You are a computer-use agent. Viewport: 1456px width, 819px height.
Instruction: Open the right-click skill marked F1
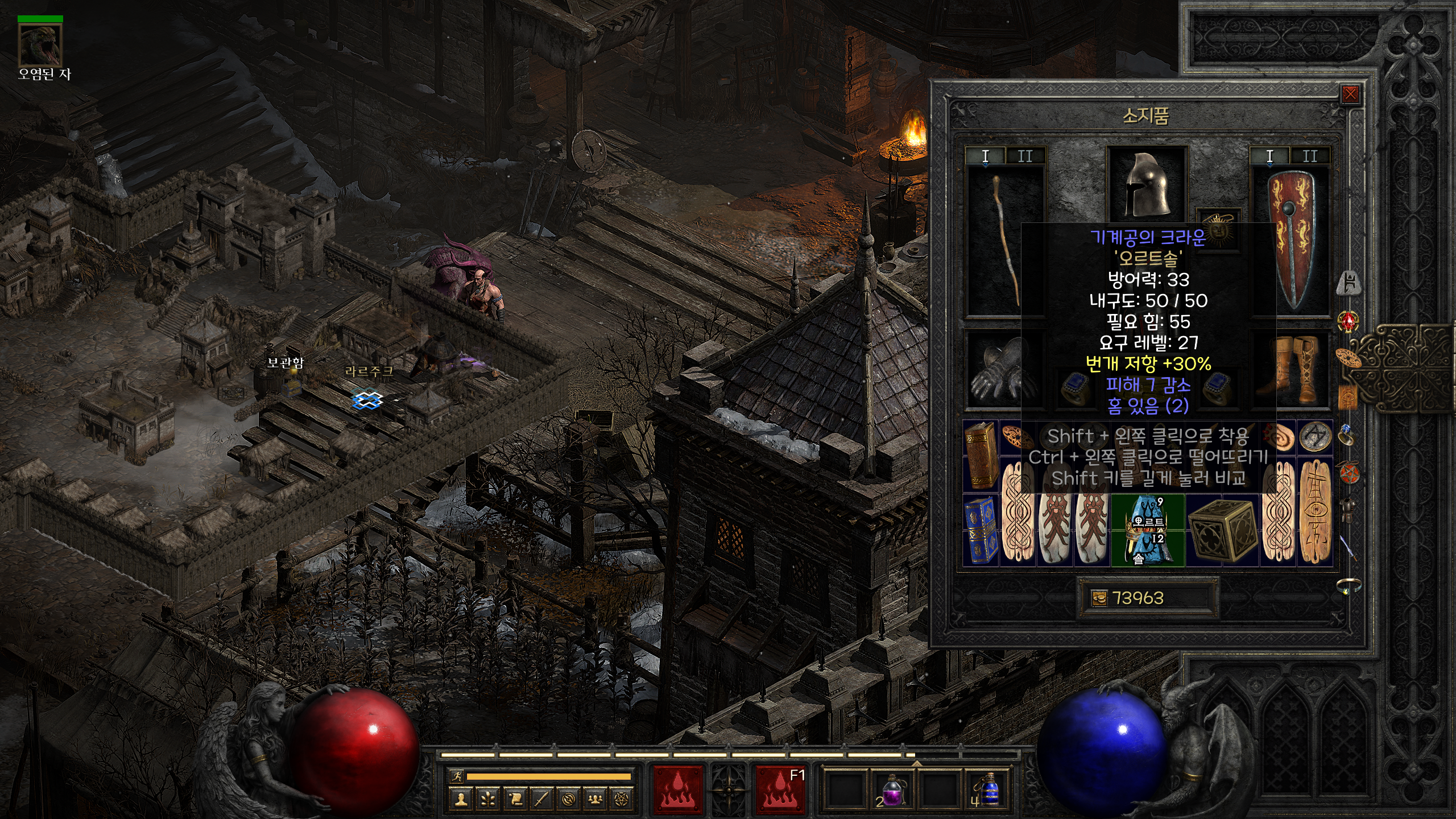(780, 790)
